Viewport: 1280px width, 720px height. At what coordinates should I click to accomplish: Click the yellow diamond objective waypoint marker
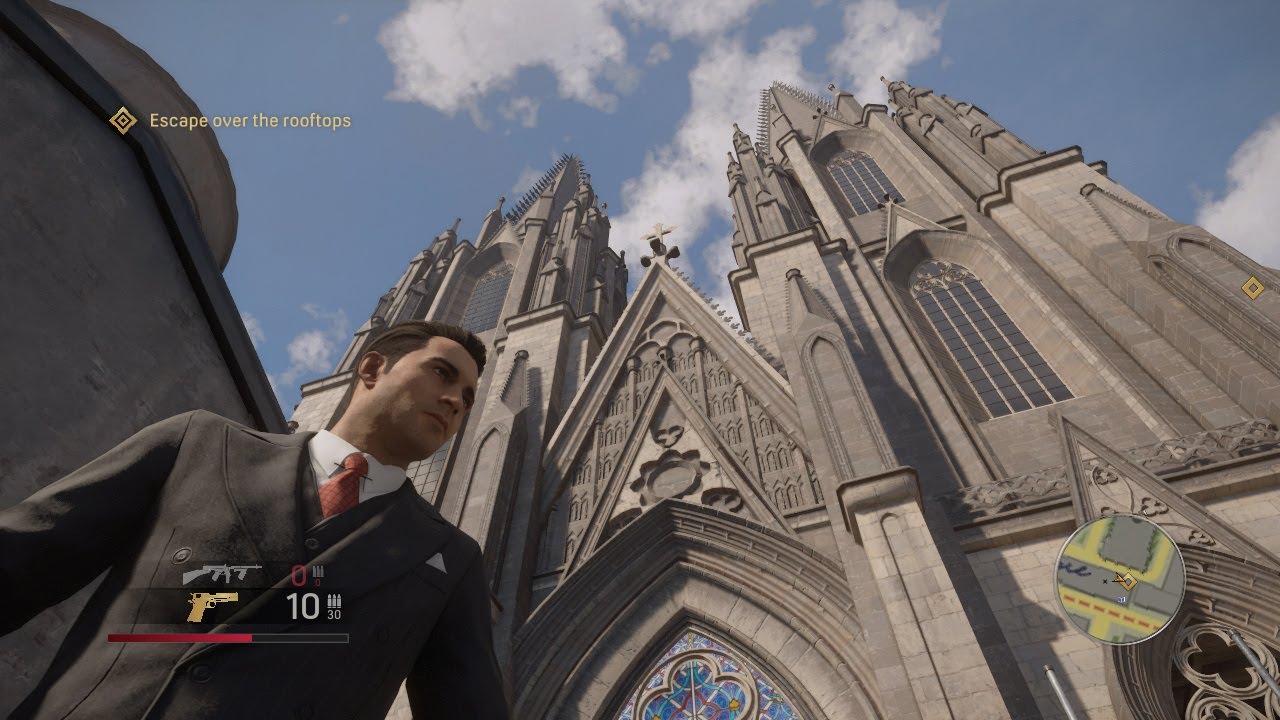pos(1252,289)
